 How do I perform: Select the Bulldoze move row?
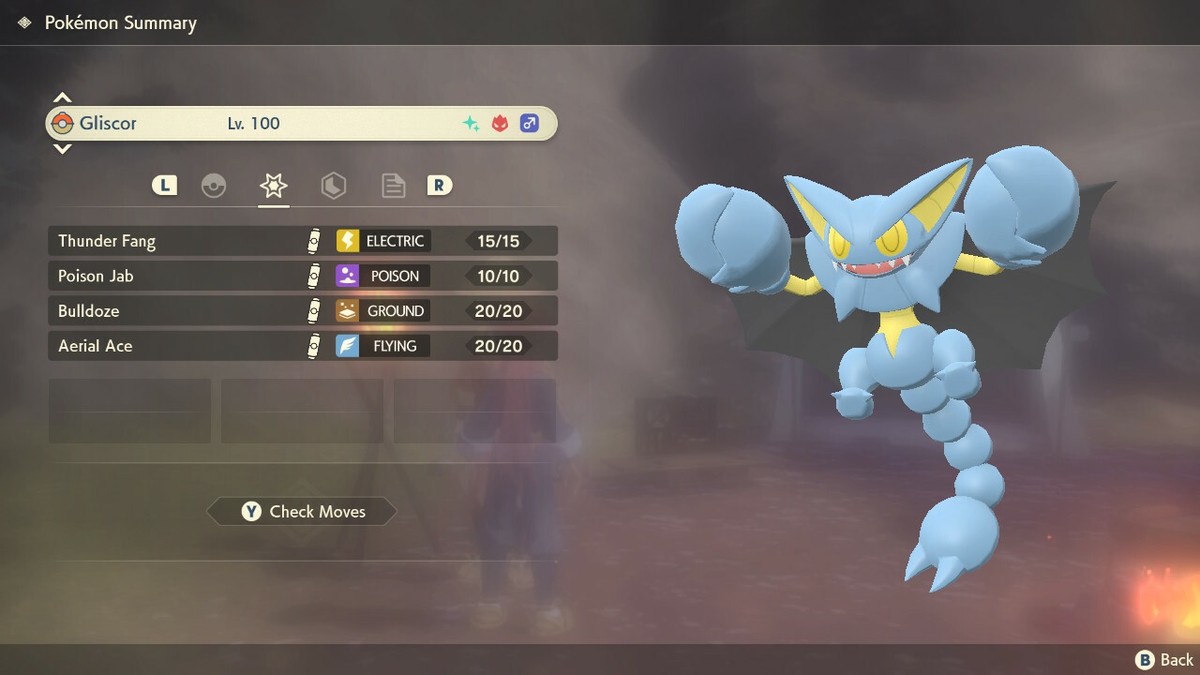pyautogui.click(x=302, y=311)
